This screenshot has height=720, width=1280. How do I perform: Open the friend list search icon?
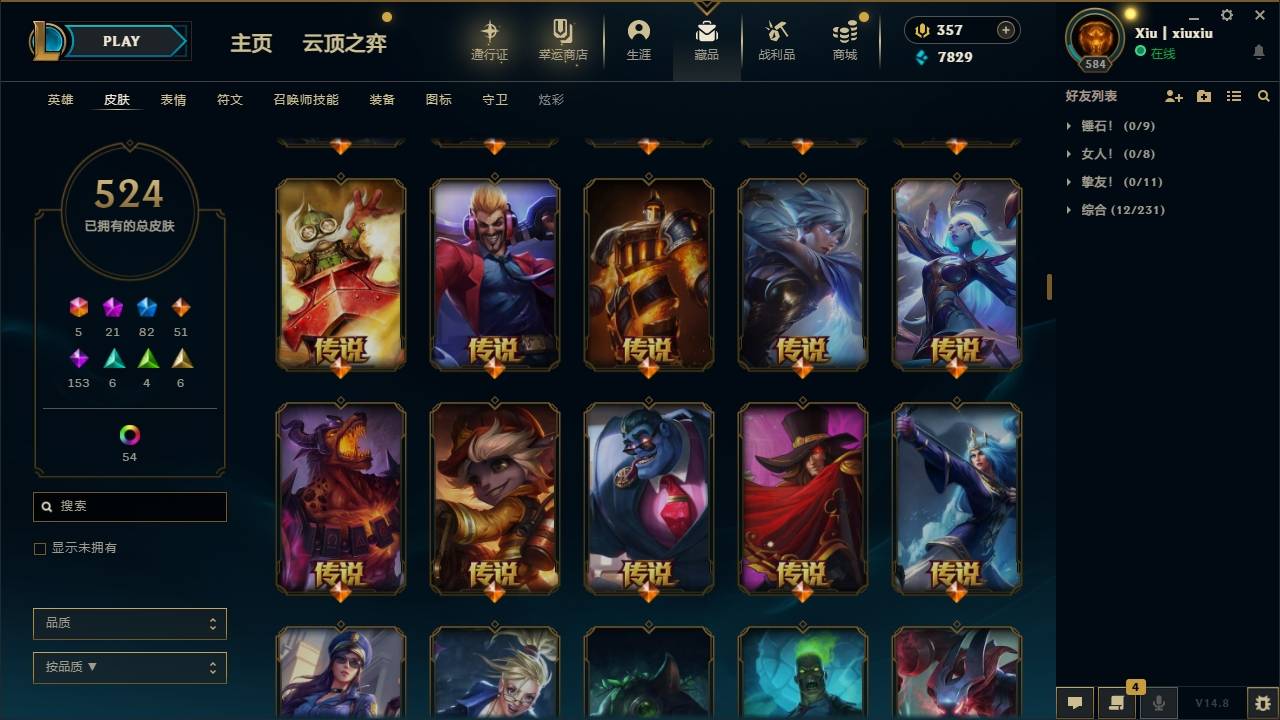click(1264, 96)
